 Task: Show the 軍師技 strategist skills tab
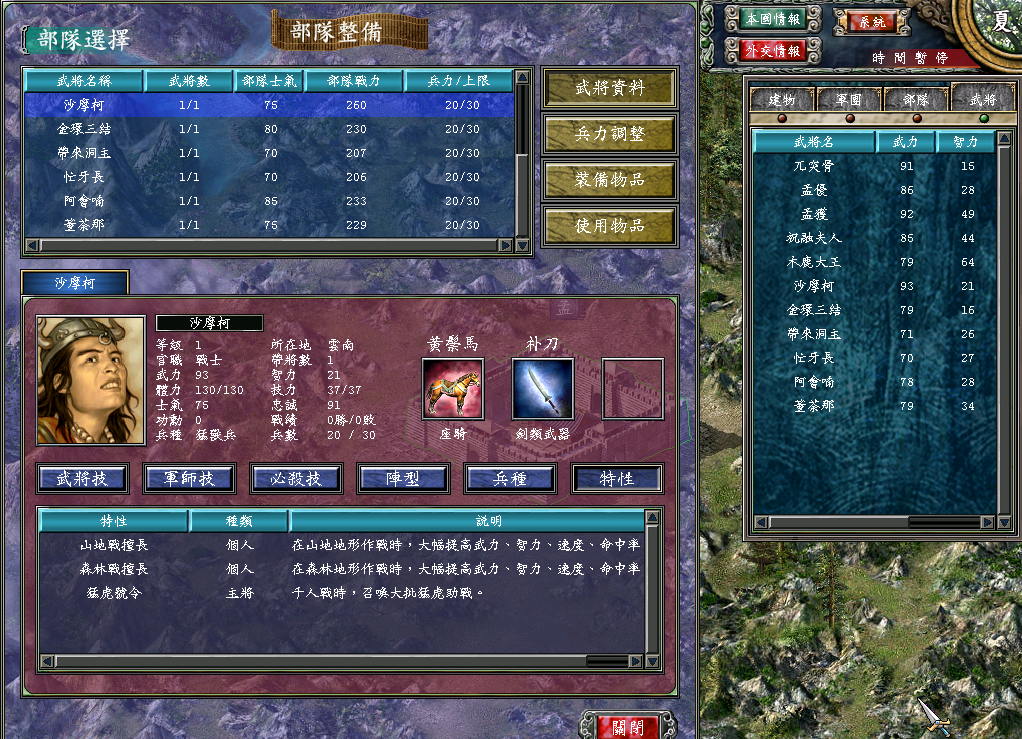coord(189,479)
